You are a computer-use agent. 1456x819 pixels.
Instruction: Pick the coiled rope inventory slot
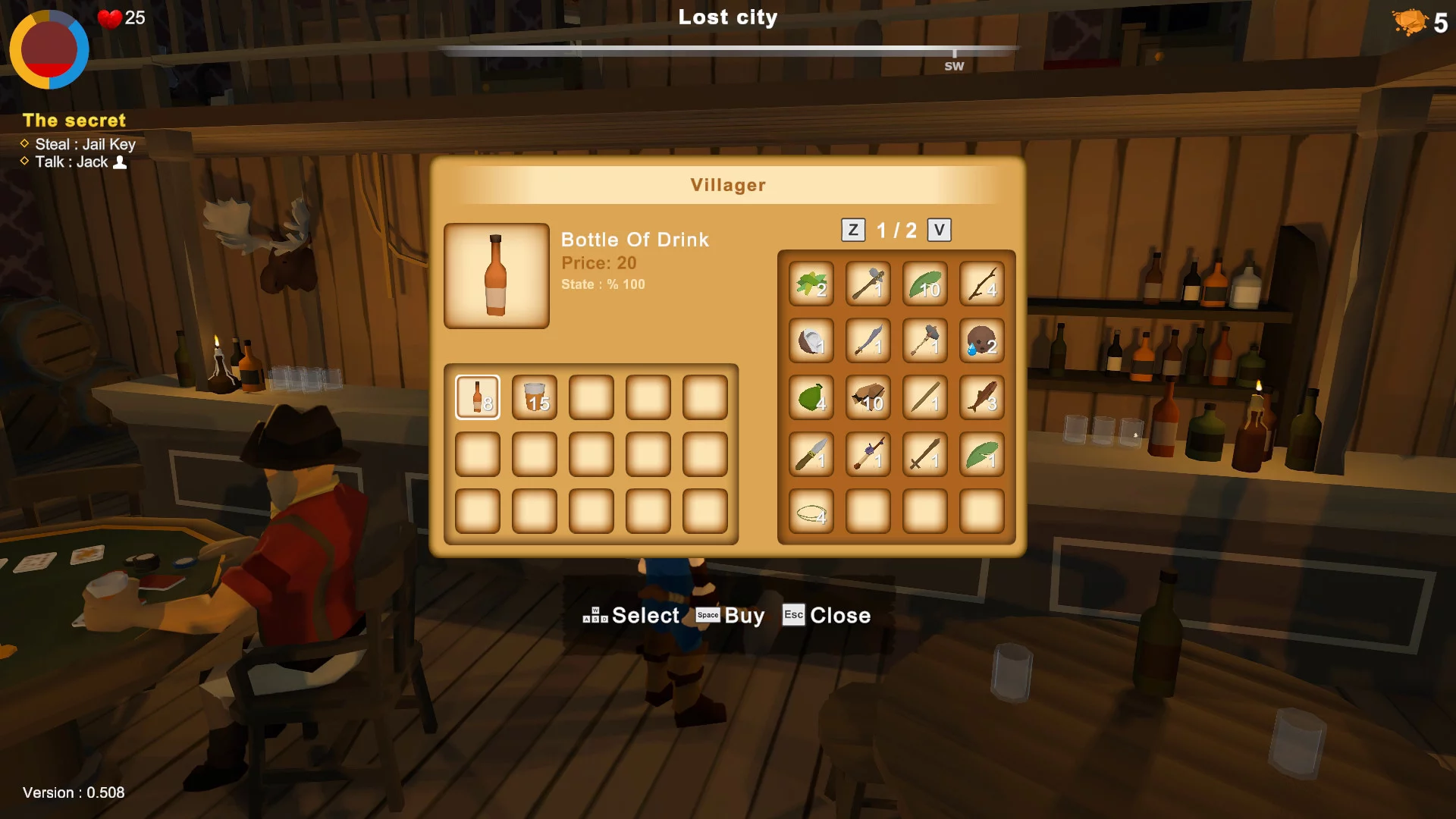point(811,511)
